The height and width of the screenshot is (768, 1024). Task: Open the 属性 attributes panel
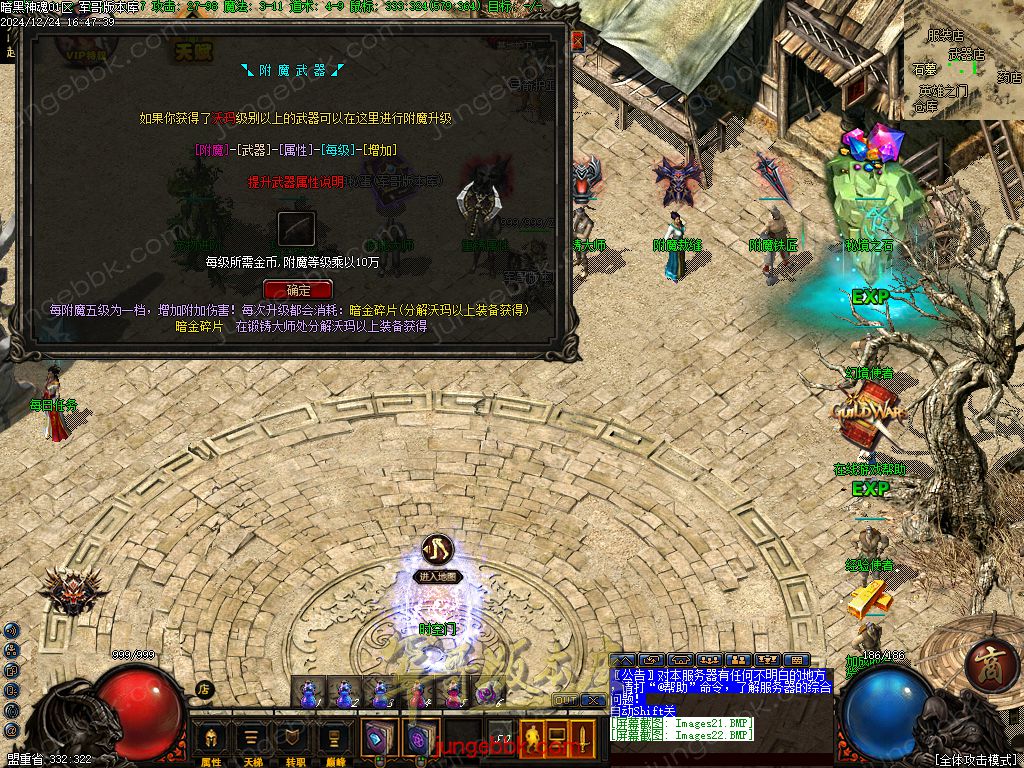211,741
